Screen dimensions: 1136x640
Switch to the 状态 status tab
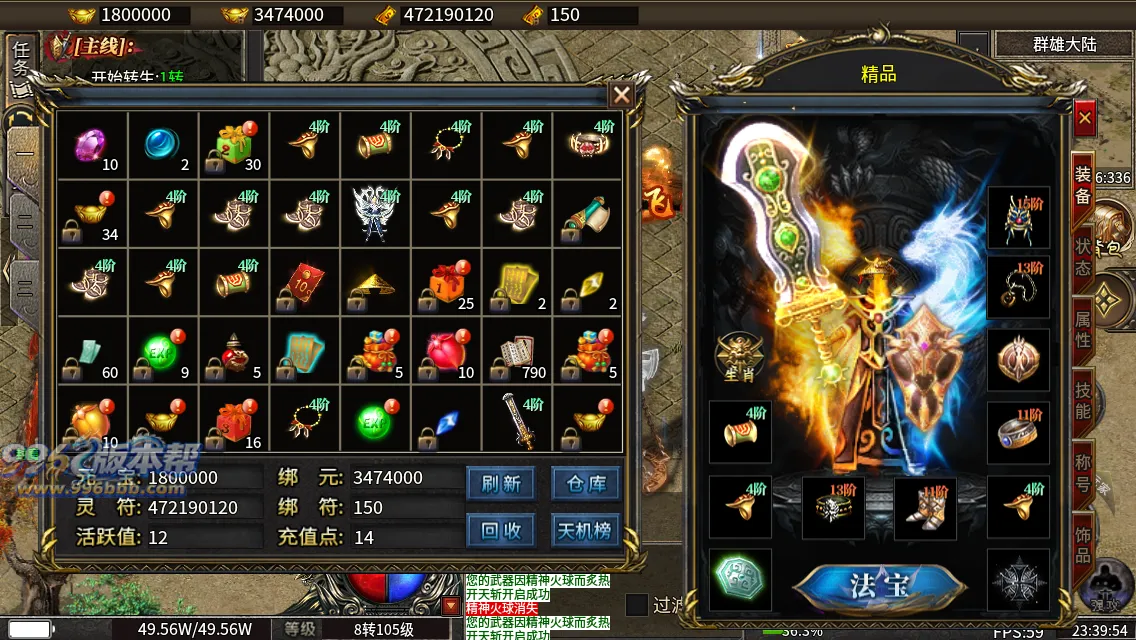(x=1083, y=255)
